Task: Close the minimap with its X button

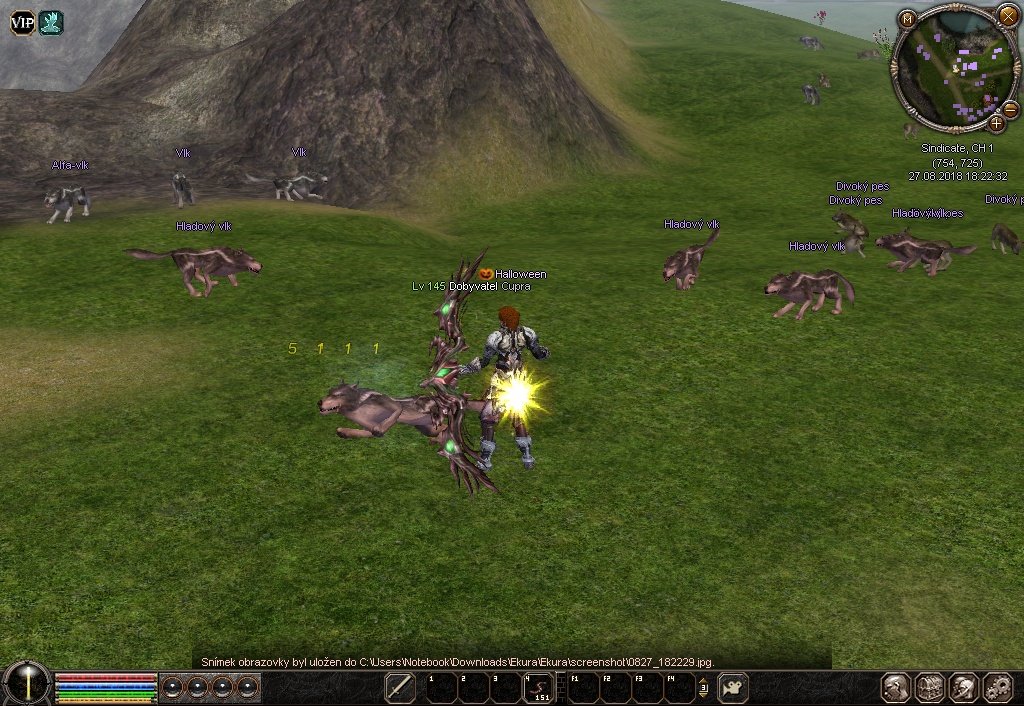Action: point(1007,16)
